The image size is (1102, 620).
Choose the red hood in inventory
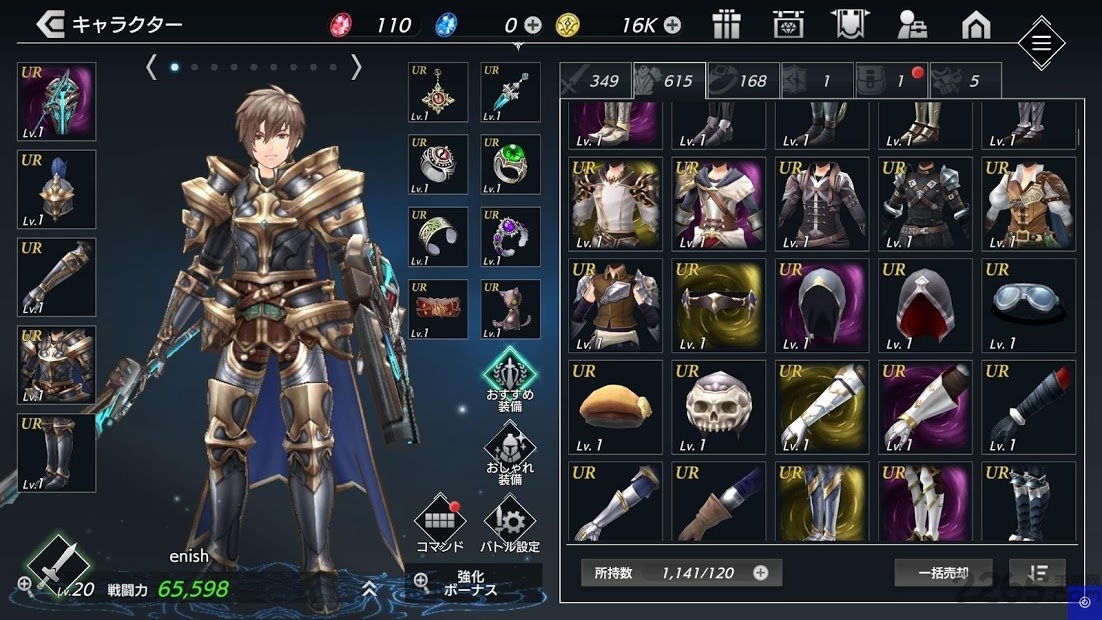point(925,305)
